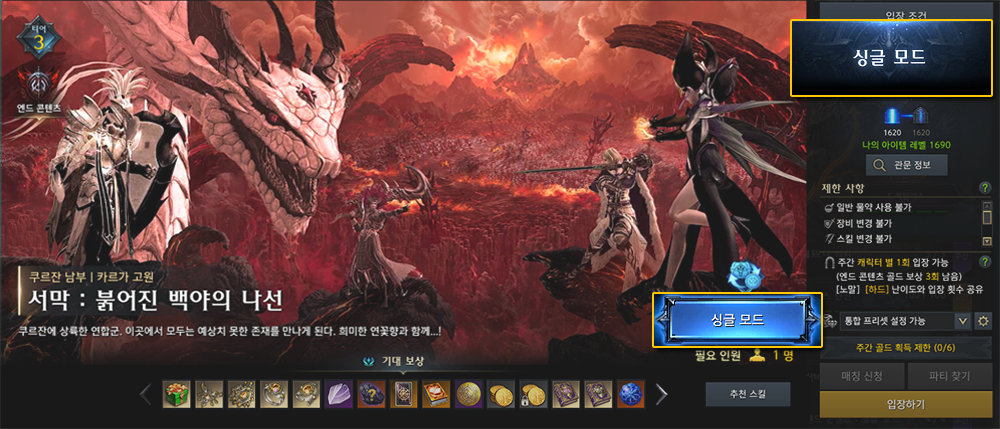Select the question mark ore reward
This screenshot has width=1000, height=429.
[x=371, y=394]
